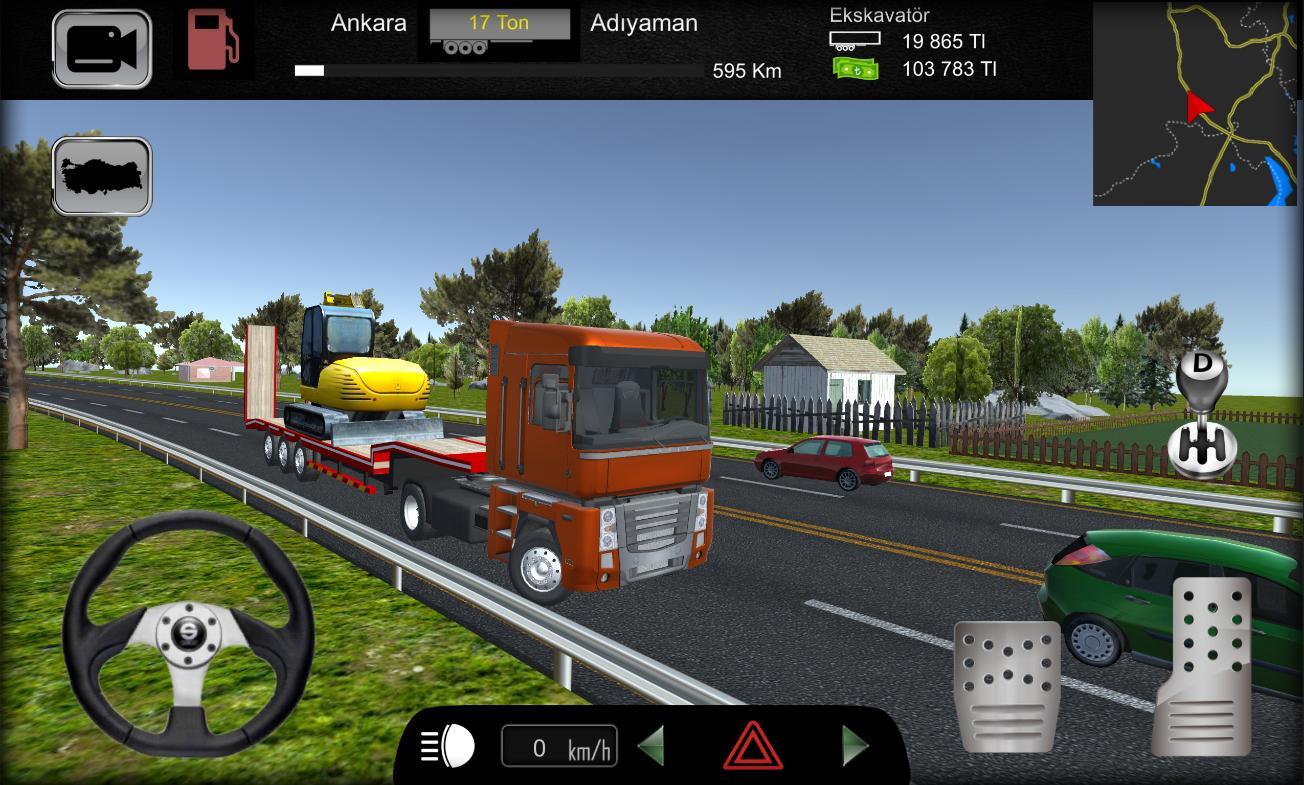Screen dimensions: 1304x785
Task: Click the money icon beside 103 783 Tl
Action: pyautogui.click(x=855, y=69)
